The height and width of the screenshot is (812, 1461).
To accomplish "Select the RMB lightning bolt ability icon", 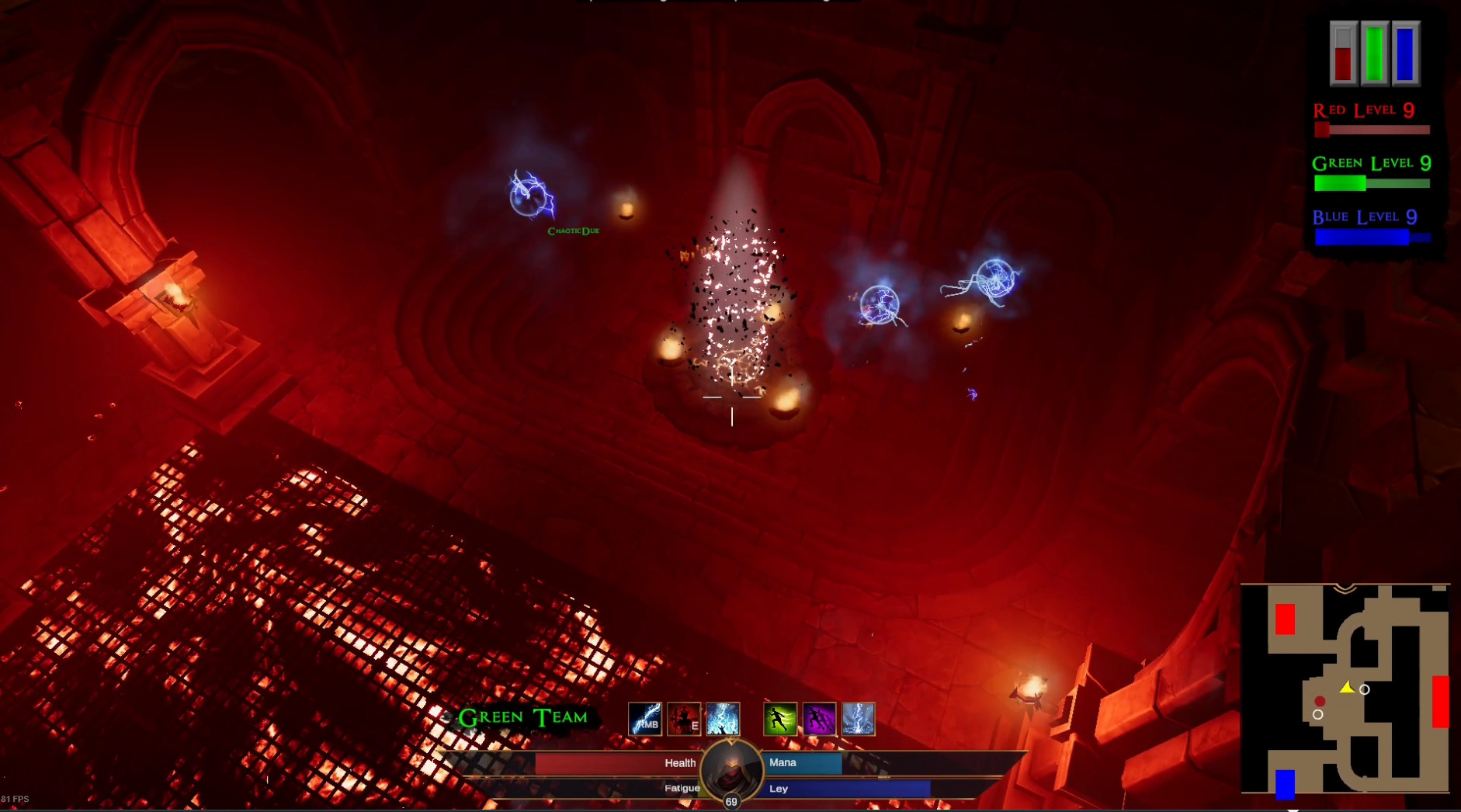I will (645, 718).
